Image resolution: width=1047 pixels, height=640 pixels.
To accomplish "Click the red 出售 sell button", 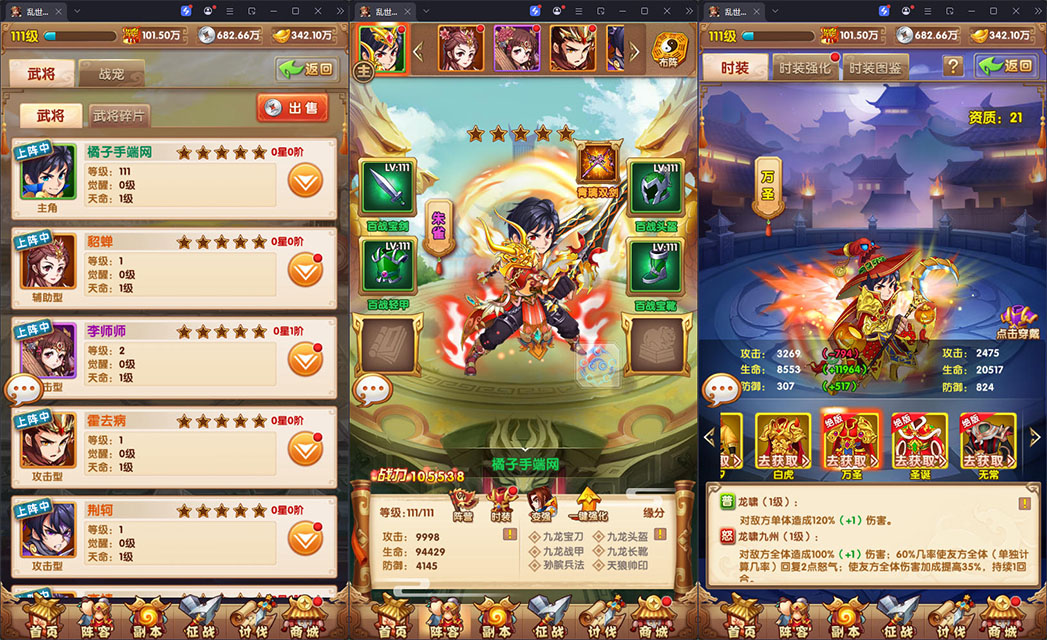I will [293, 108].
